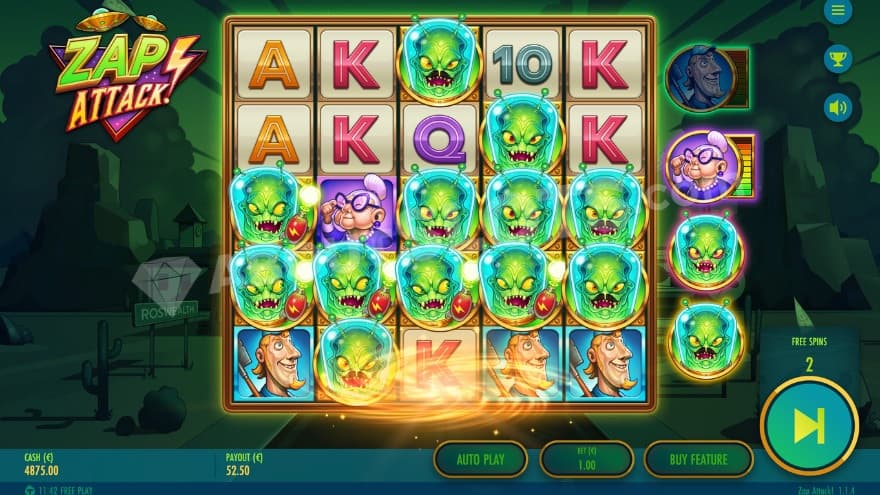Open the Buy Feature option
This screenshot has width=880, height=495.
tap(698, 459)
